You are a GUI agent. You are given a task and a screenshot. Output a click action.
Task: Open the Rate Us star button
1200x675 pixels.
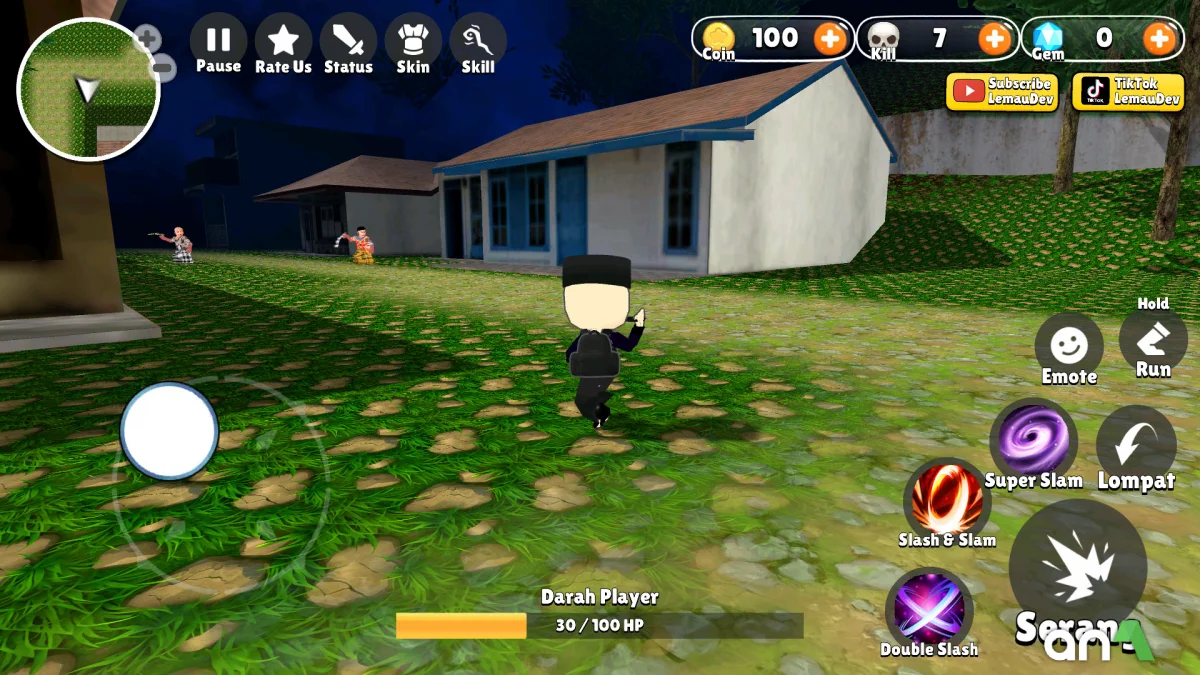[283, 43]
